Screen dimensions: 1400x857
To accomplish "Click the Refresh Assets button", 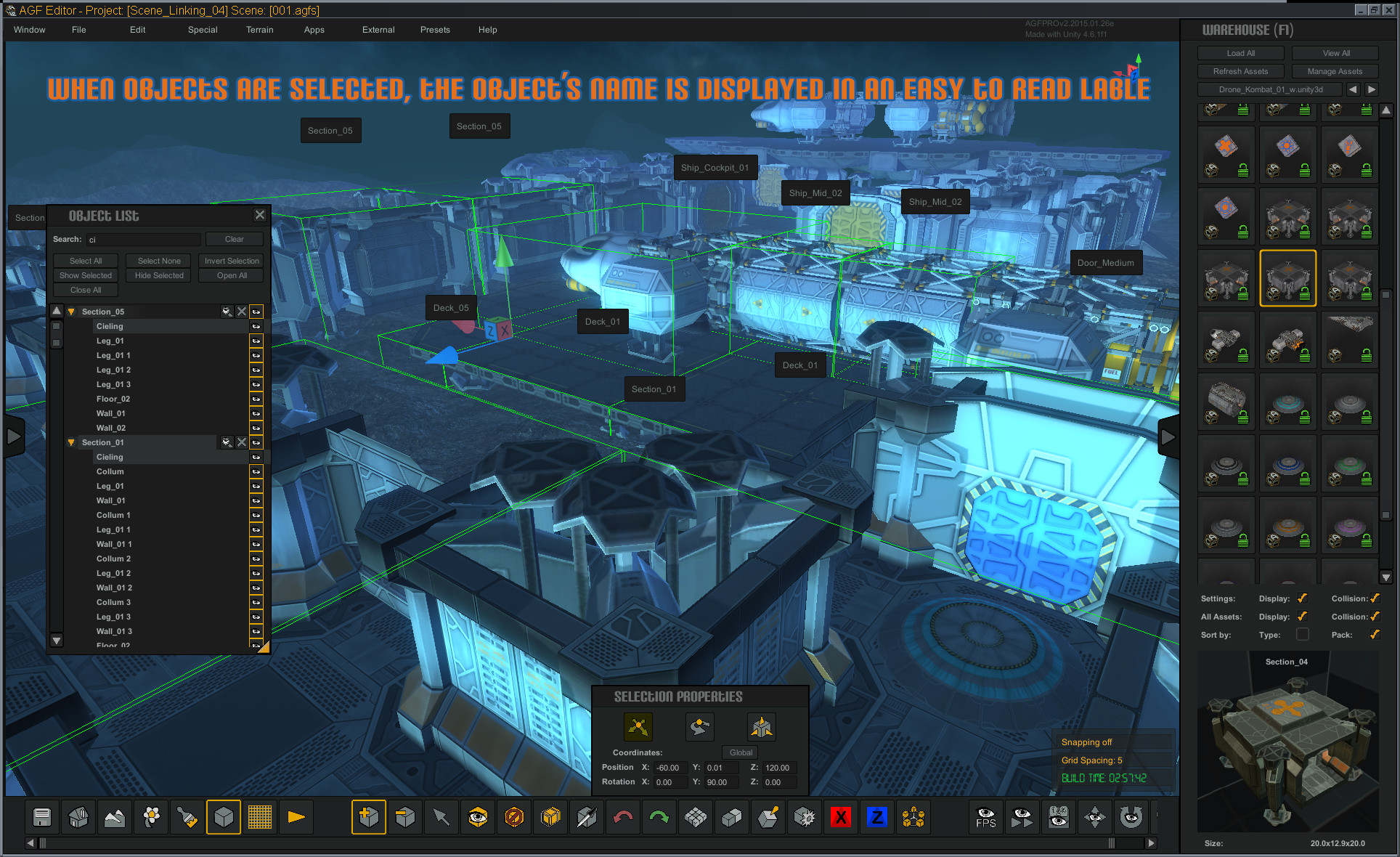I will [x=1241, y=70].
